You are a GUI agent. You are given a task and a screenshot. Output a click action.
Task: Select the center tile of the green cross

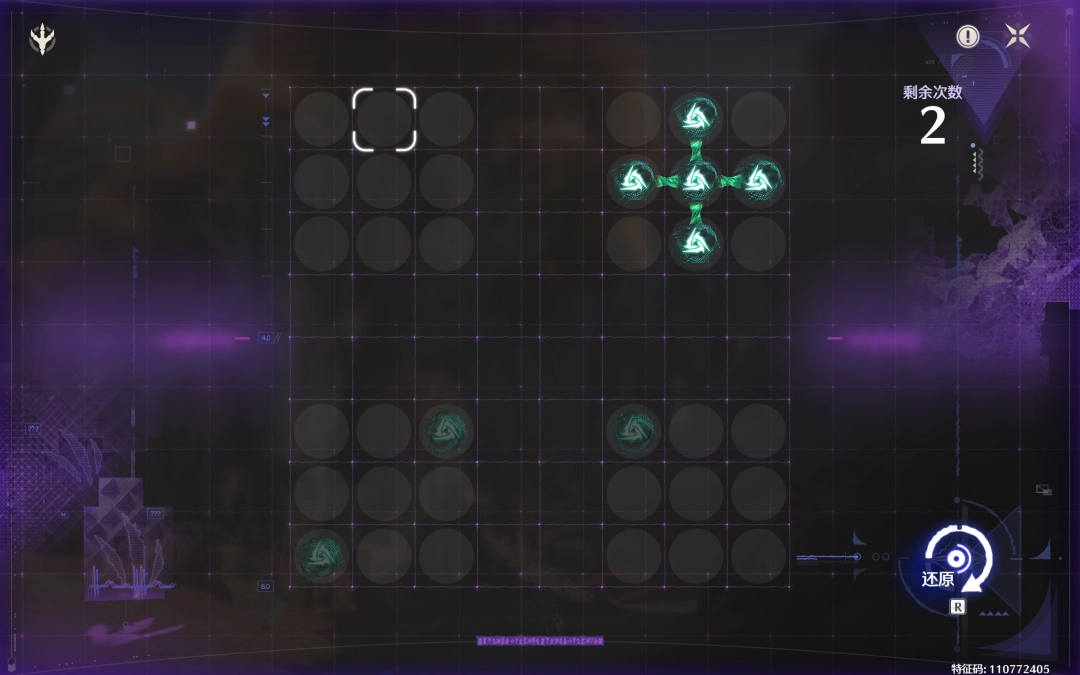(696, 181)
